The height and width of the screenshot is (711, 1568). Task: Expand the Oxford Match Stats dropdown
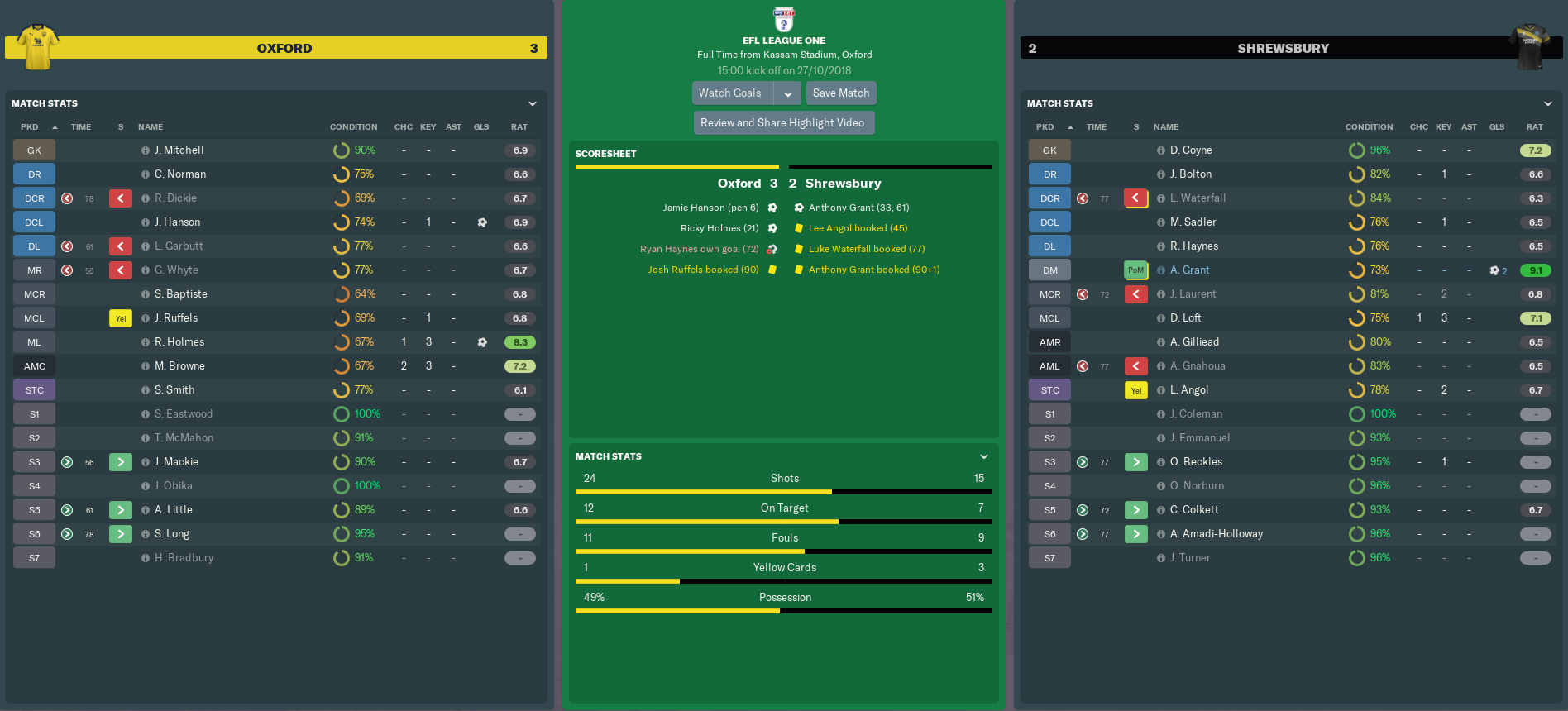pyautogui.click(x=533, y=103)
